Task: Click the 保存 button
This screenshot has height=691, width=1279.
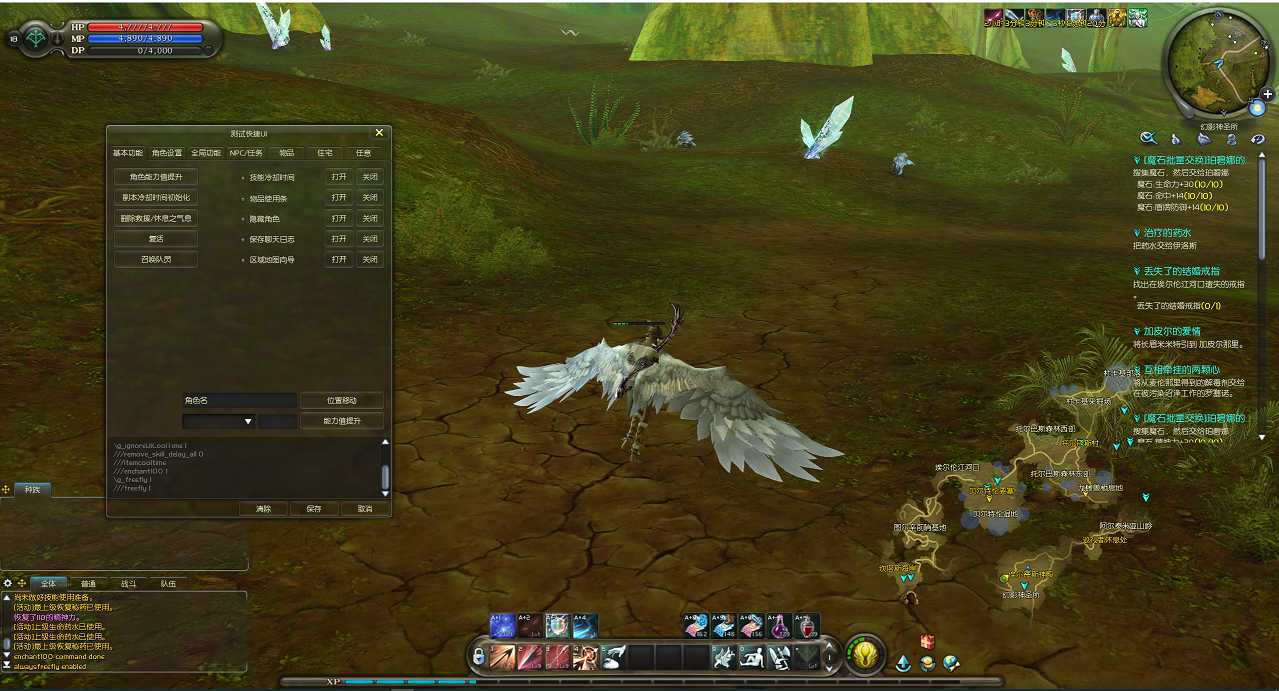Action: pos(313,509)
